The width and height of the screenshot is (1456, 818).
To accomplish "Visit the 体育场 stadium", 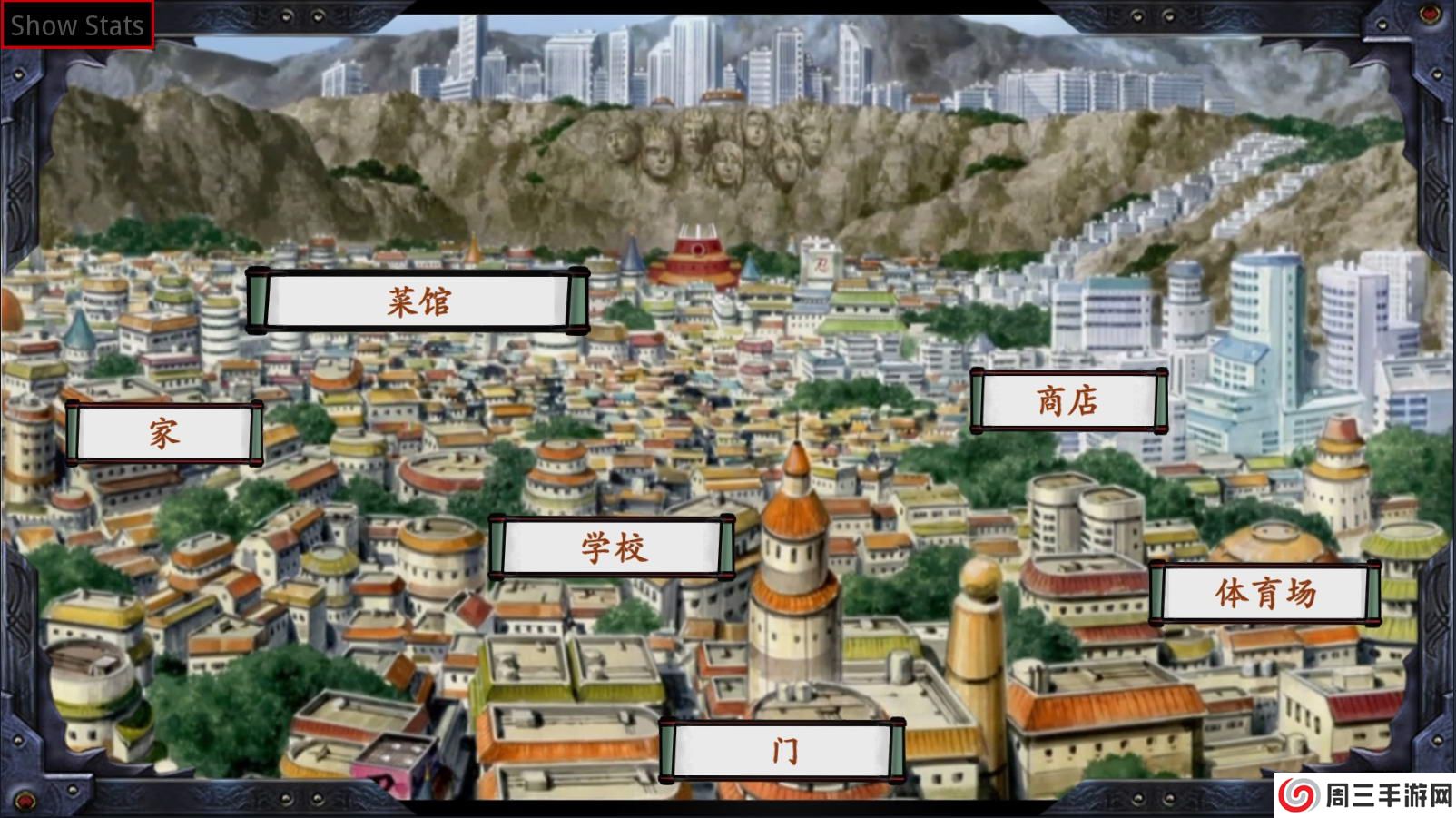I will tap(1264, 594).
